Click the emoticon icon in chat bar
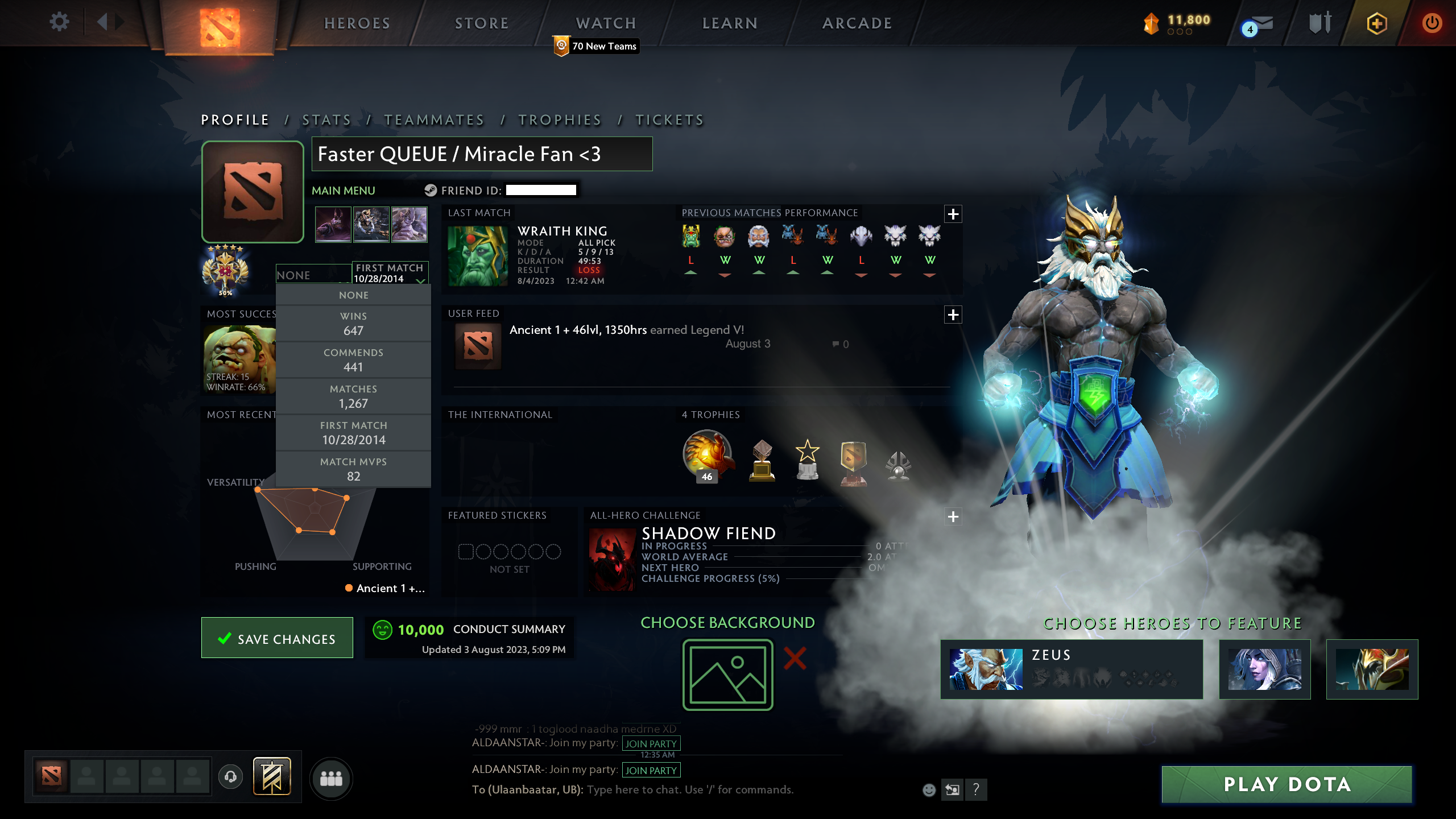The height and width of the screenshot is (819, 1456). pos(929,790)
